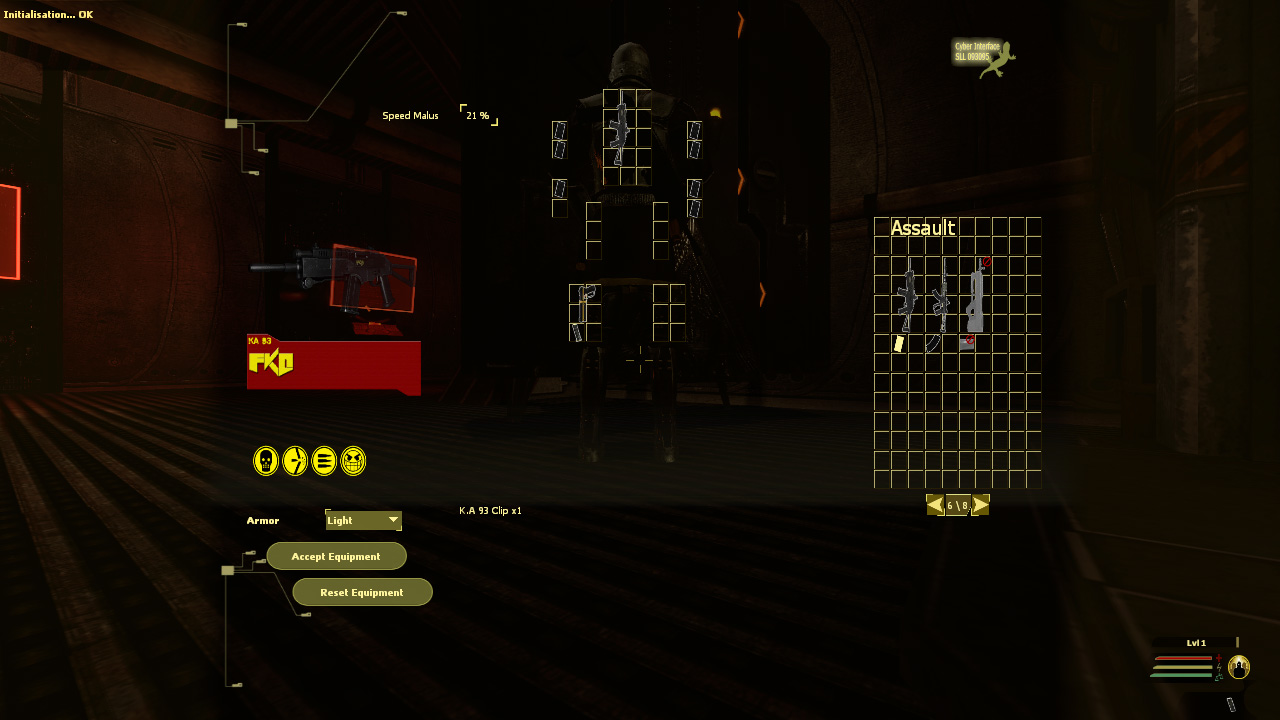Viewport: 1280px width, 720px height.
Task: Go to the next weapon category page
Action: click(x=981, y=505)
